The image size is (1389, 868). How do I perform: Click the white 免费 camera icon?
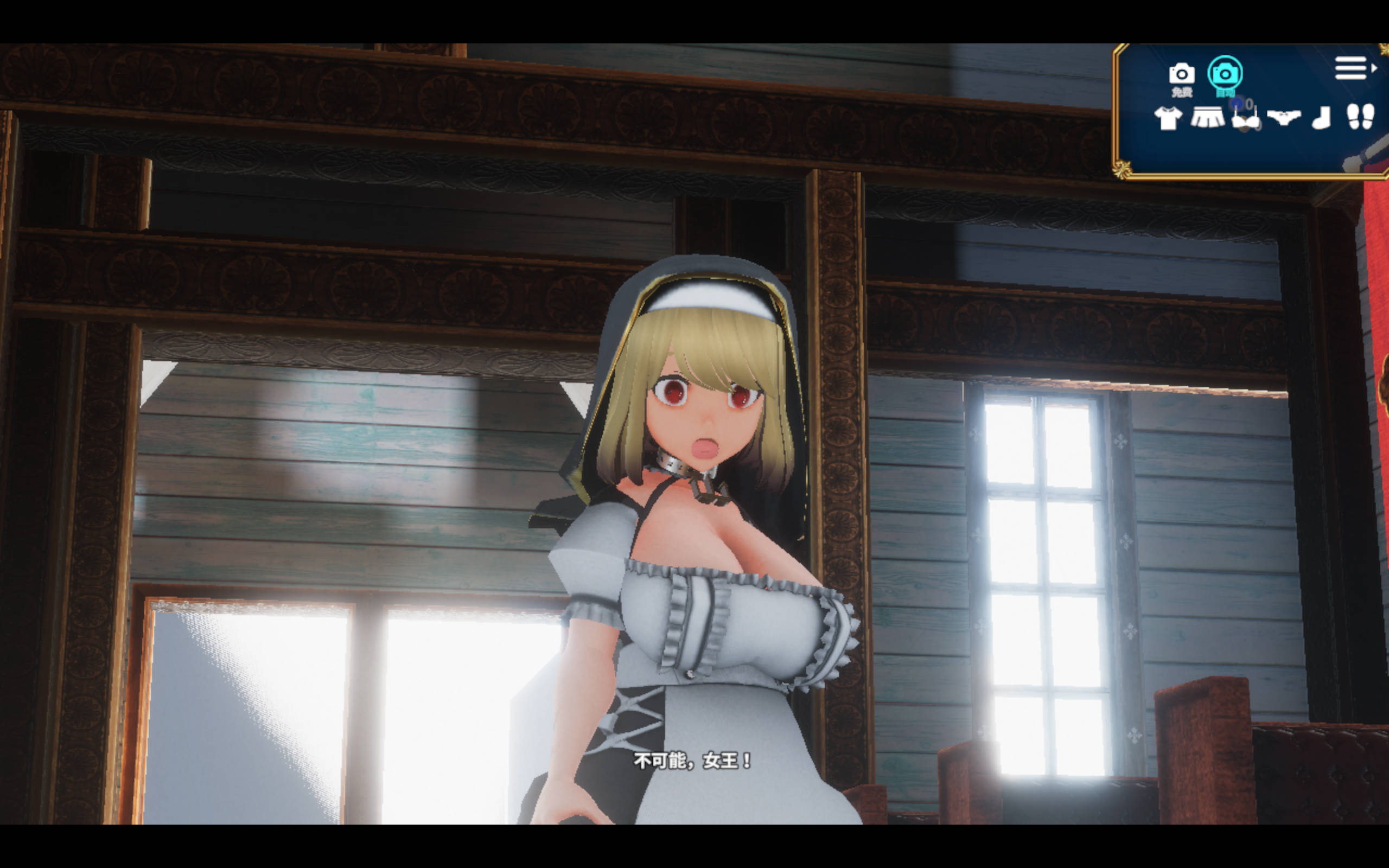coord(1182,73)
